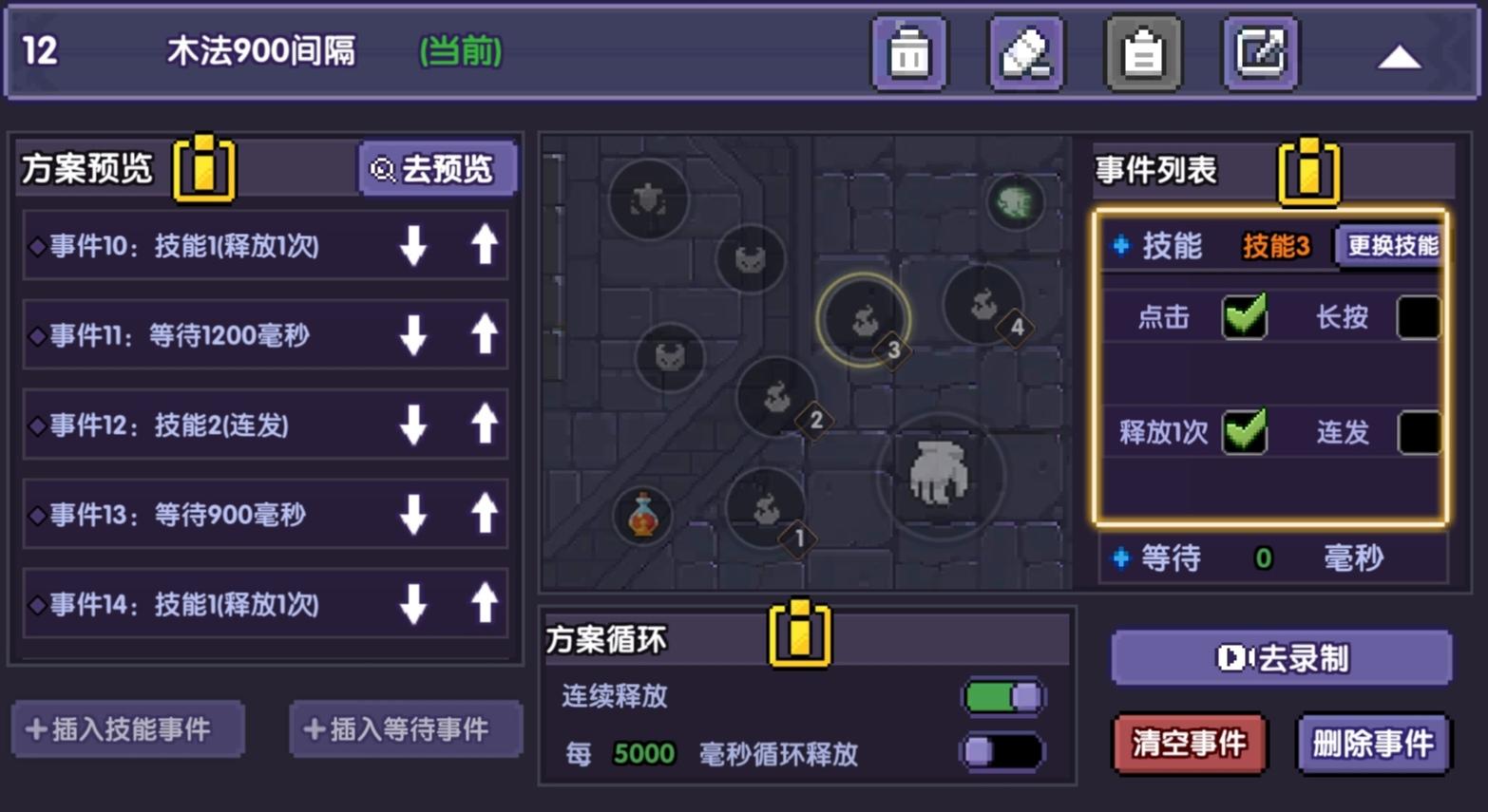Turn on the 毫秒循环释放 toggle

coord(1003,751)
